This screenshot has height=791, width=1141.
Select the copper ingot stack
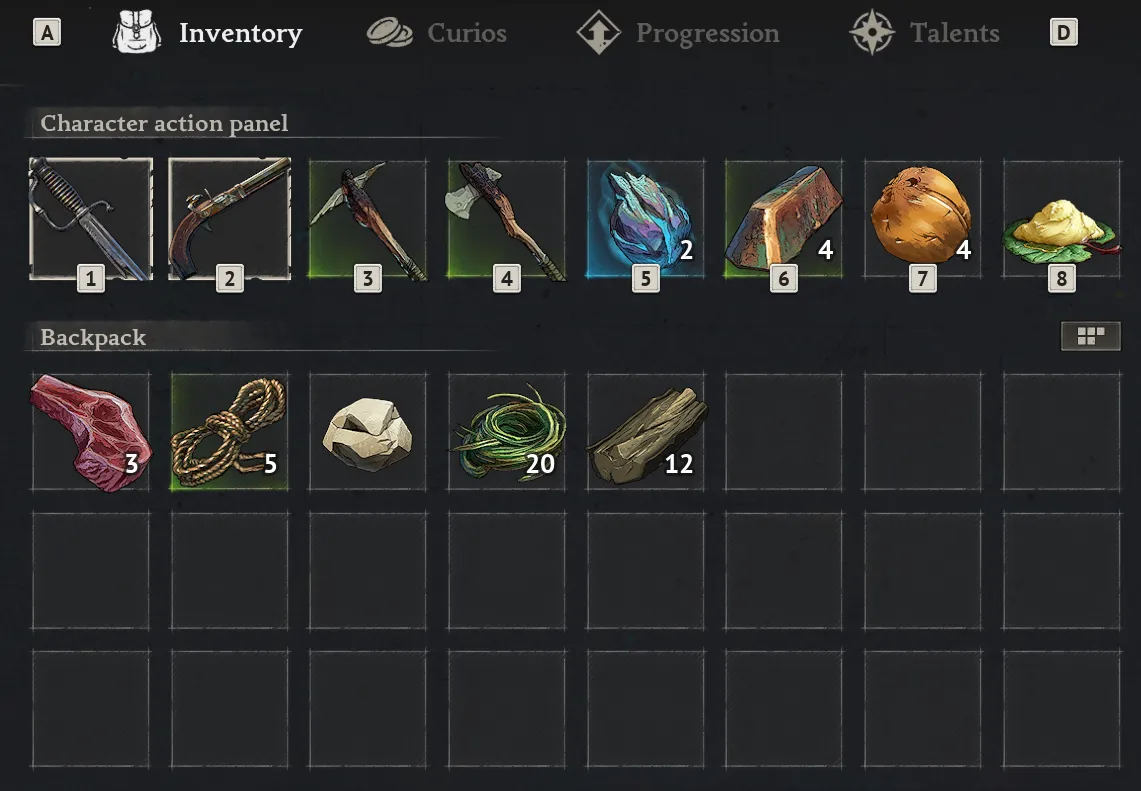coord(784,219)
